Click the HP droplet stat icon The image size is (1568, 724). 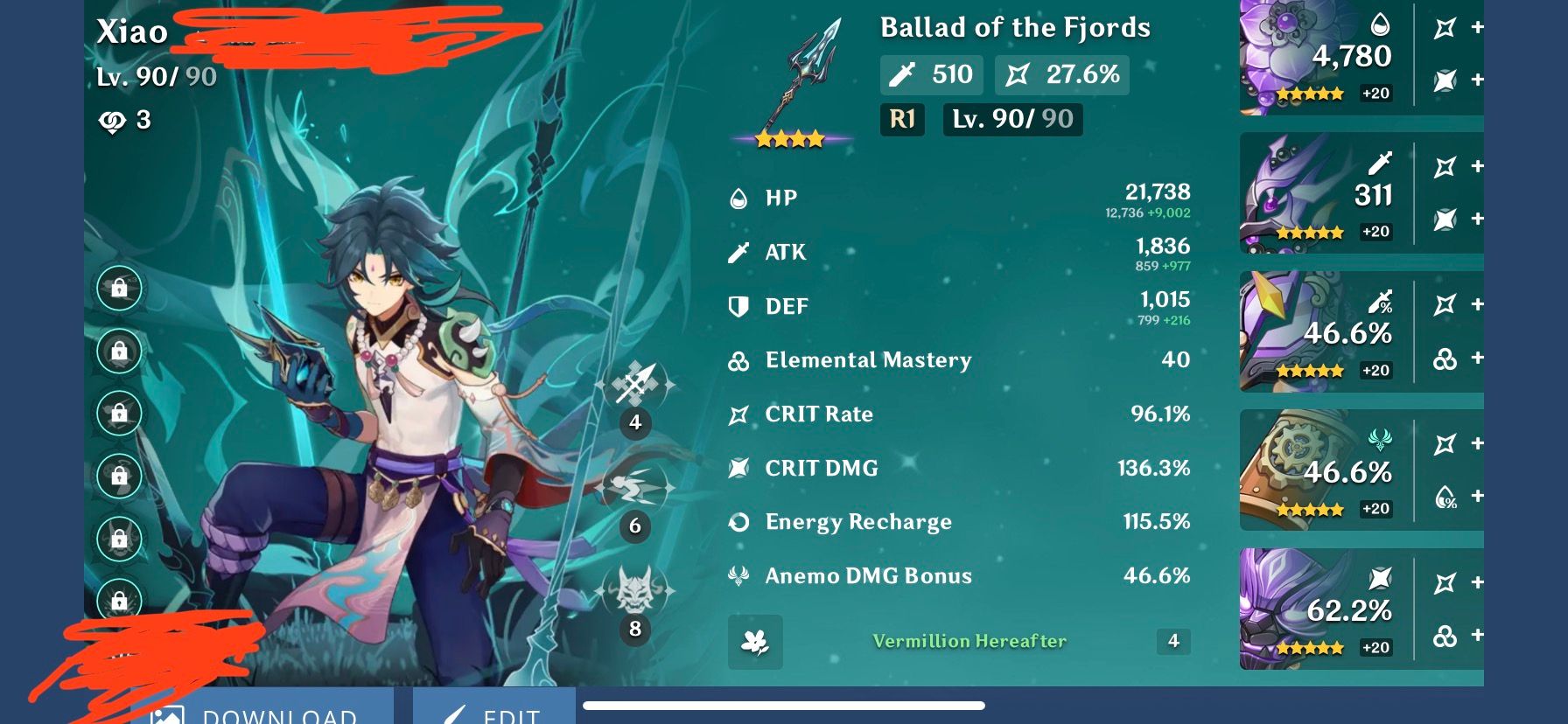click(x=738, y=197)
